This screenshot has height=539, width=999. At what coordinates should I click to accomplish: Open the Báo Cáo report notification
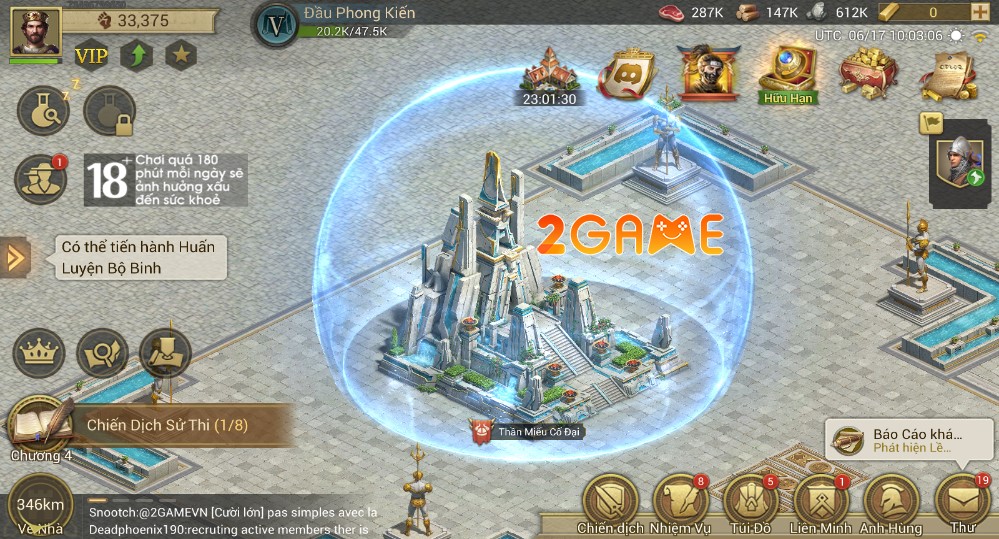908,440
